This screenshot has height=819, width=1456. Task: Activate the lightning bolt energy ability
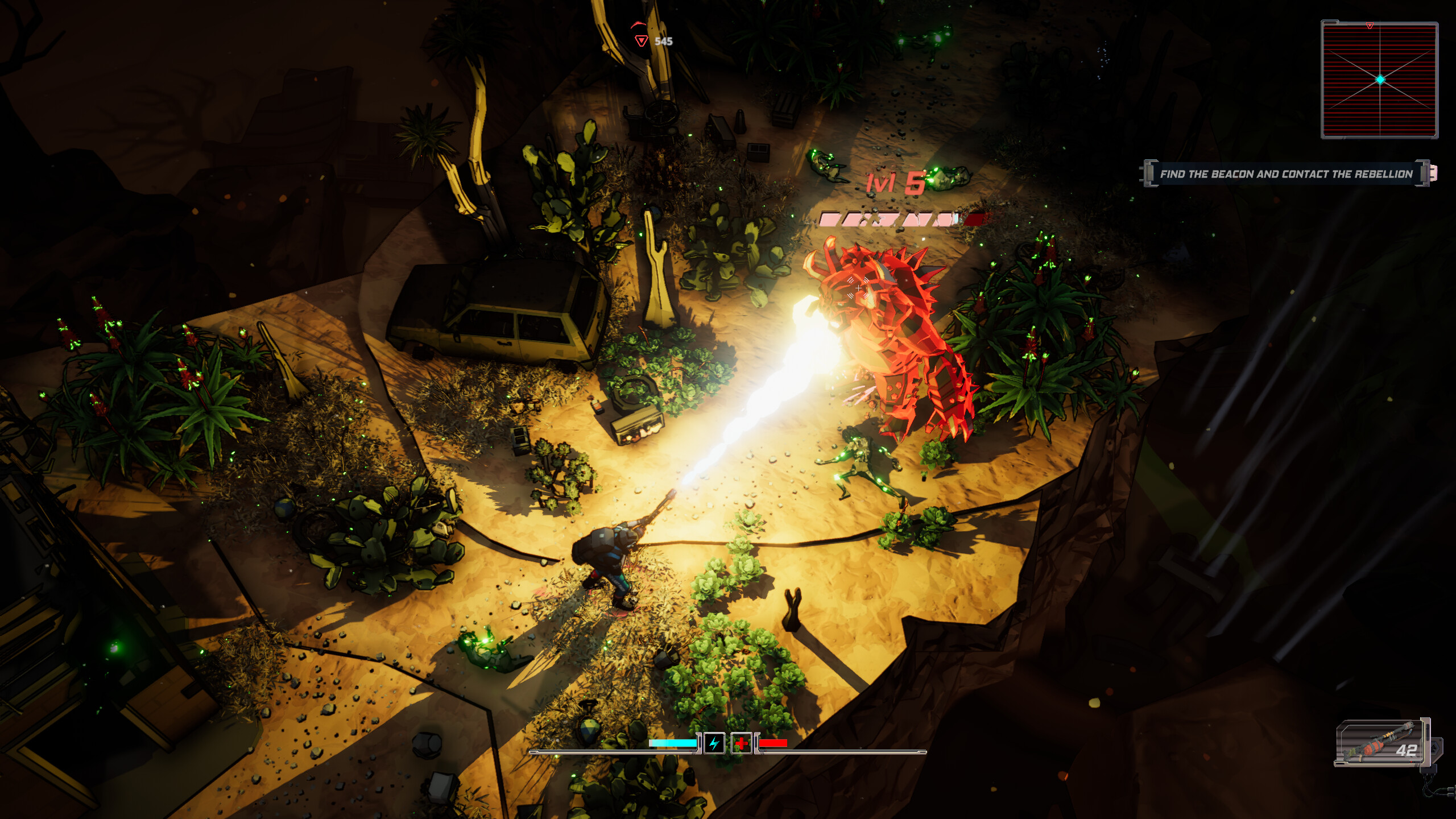[x=714, y=743]
